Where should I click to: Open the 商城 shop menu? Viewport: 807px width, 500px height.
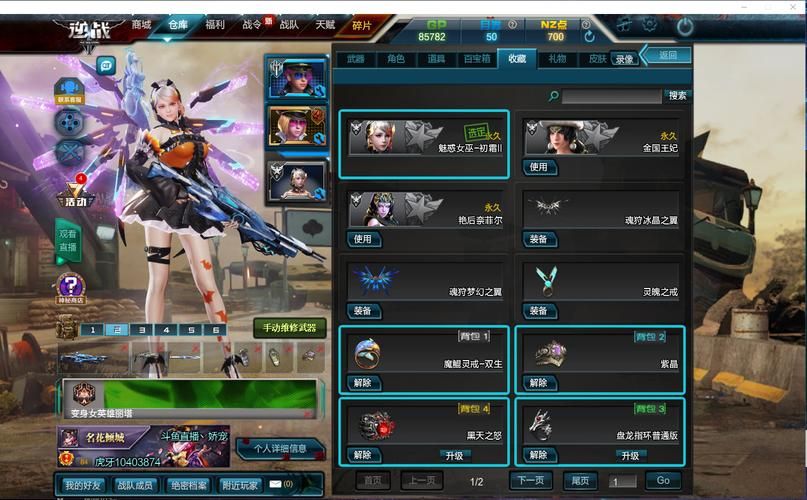coord(141,25)
